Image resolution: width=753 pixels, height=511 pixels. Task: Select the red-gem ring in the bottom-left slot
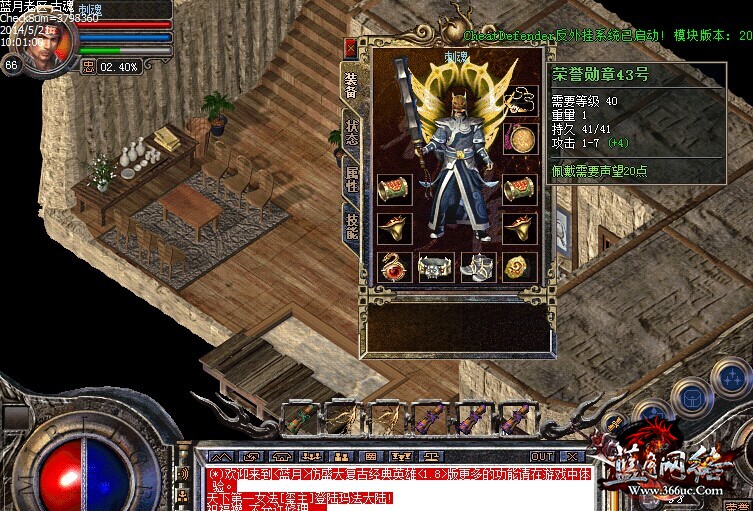[394, 267]
